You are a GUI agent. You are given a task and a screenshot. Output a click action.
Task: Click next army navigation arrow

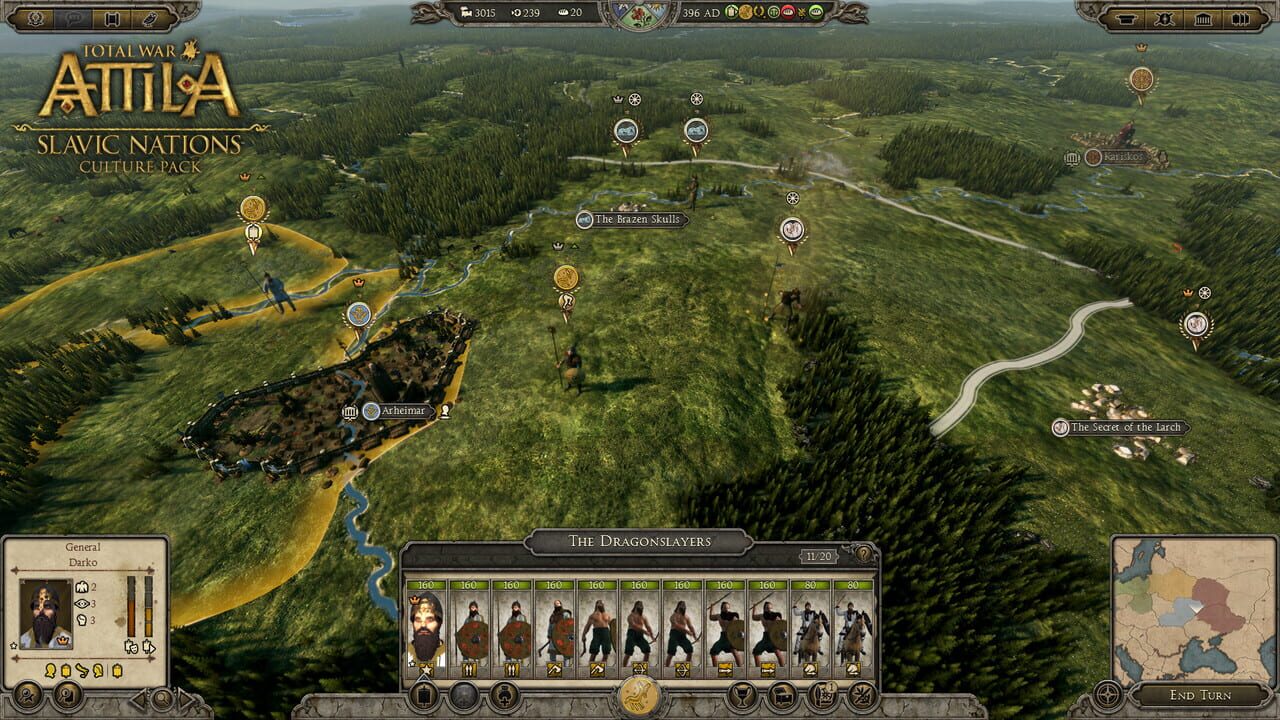(185, 699)
